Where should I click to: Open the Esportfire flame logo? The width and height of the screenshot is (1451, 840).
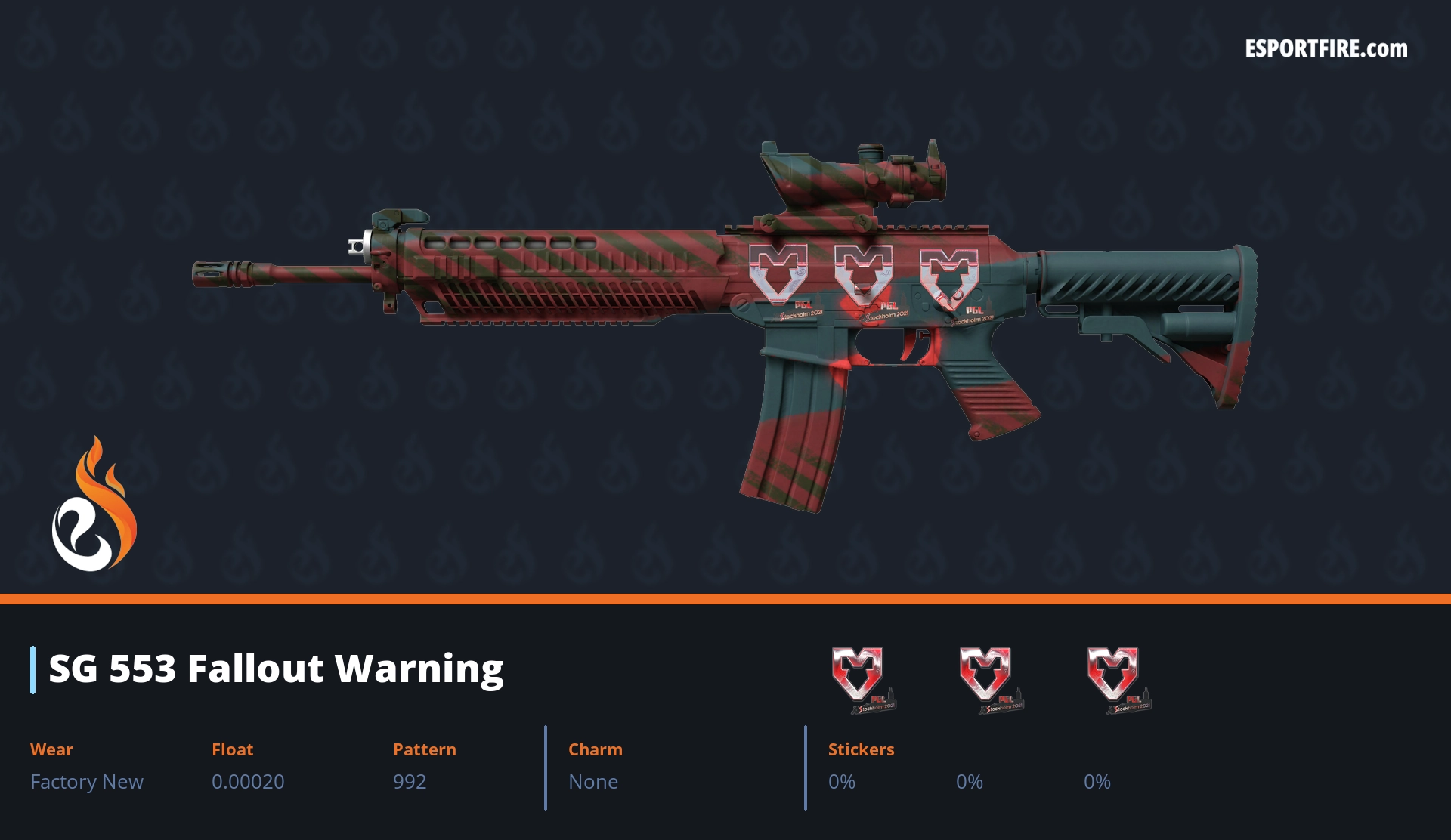click(94, 505)
